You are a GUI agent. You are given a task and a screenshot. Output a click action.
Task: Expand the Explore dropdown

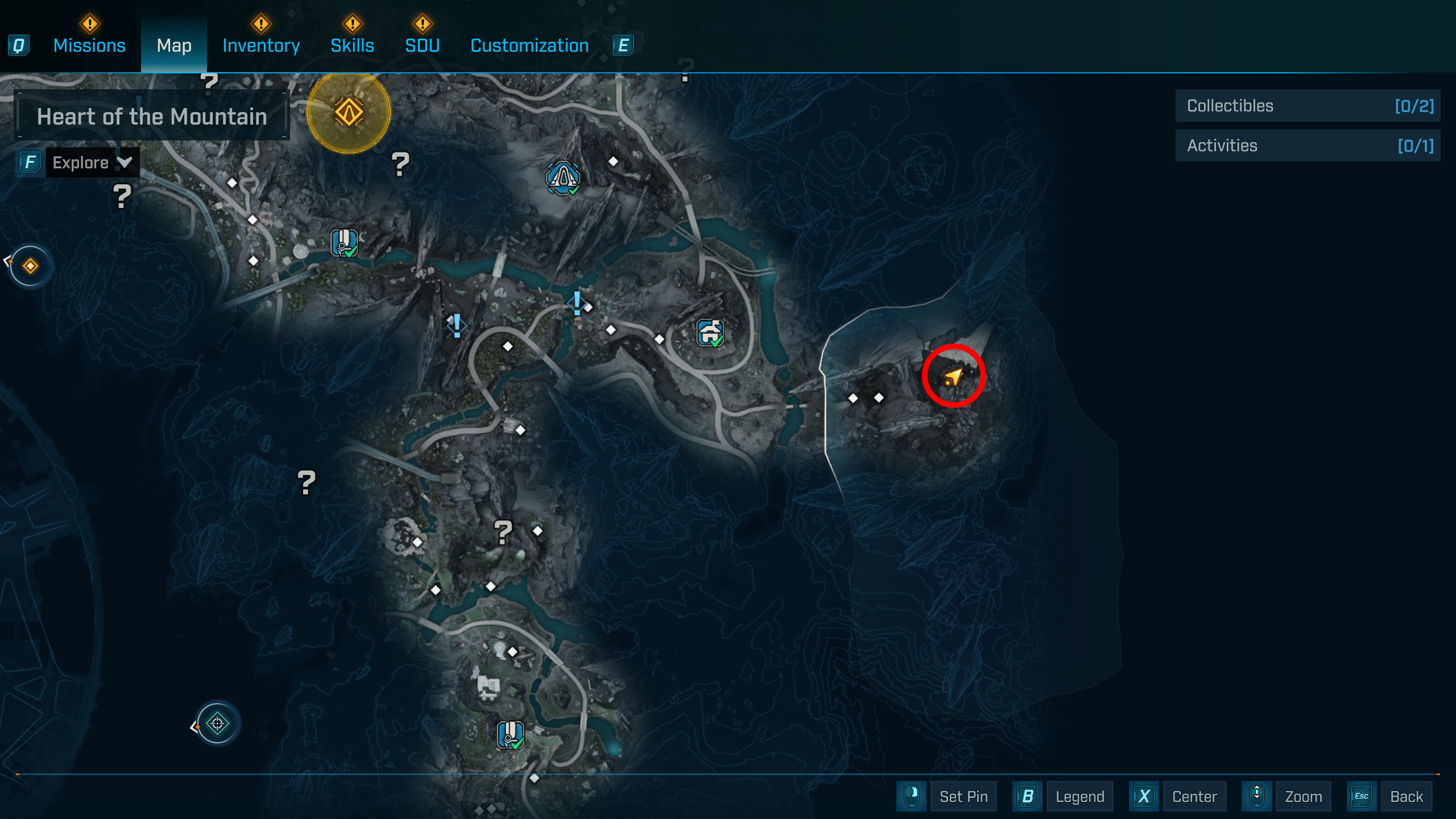tap(92, 163)
